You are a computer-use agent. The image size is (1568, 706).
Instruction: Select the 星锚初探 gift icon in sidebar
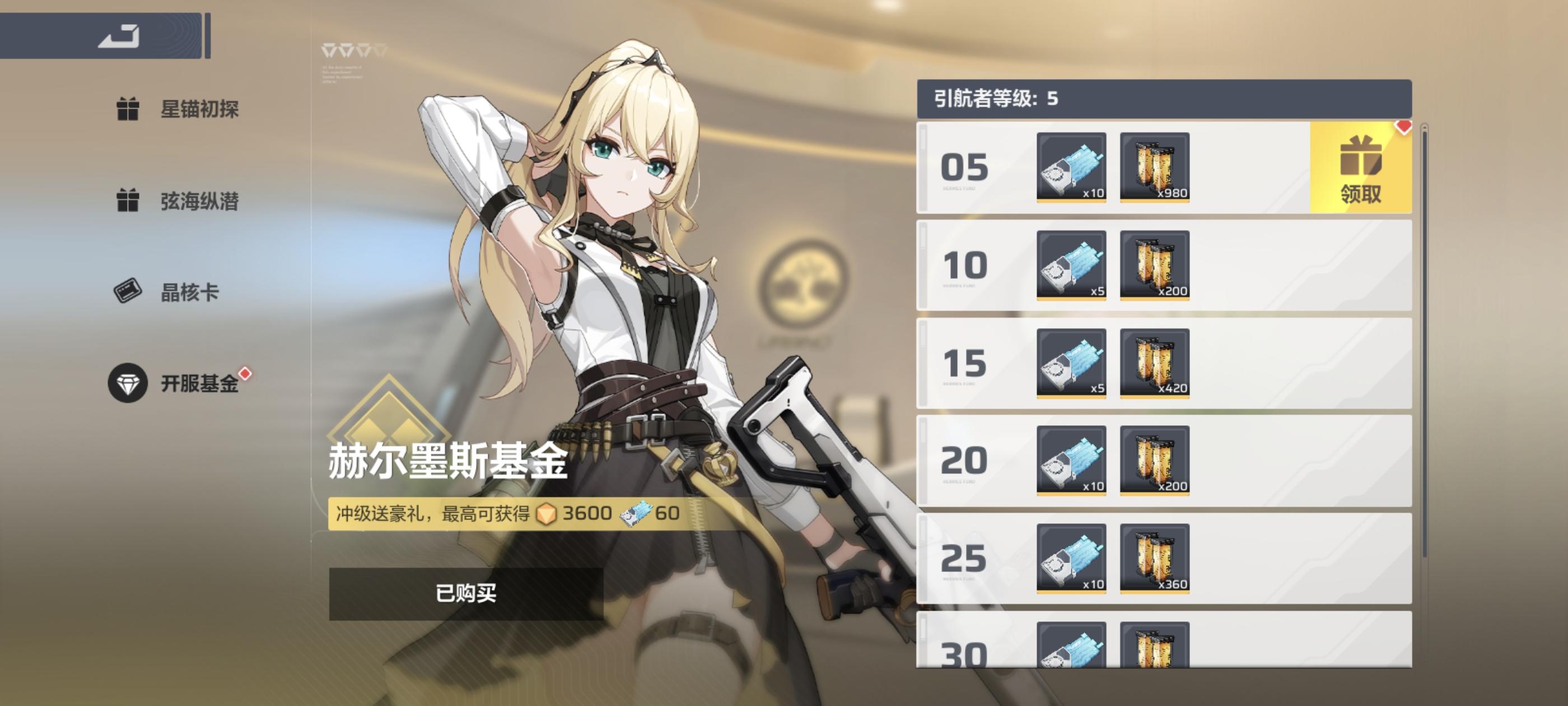point(128,110)
